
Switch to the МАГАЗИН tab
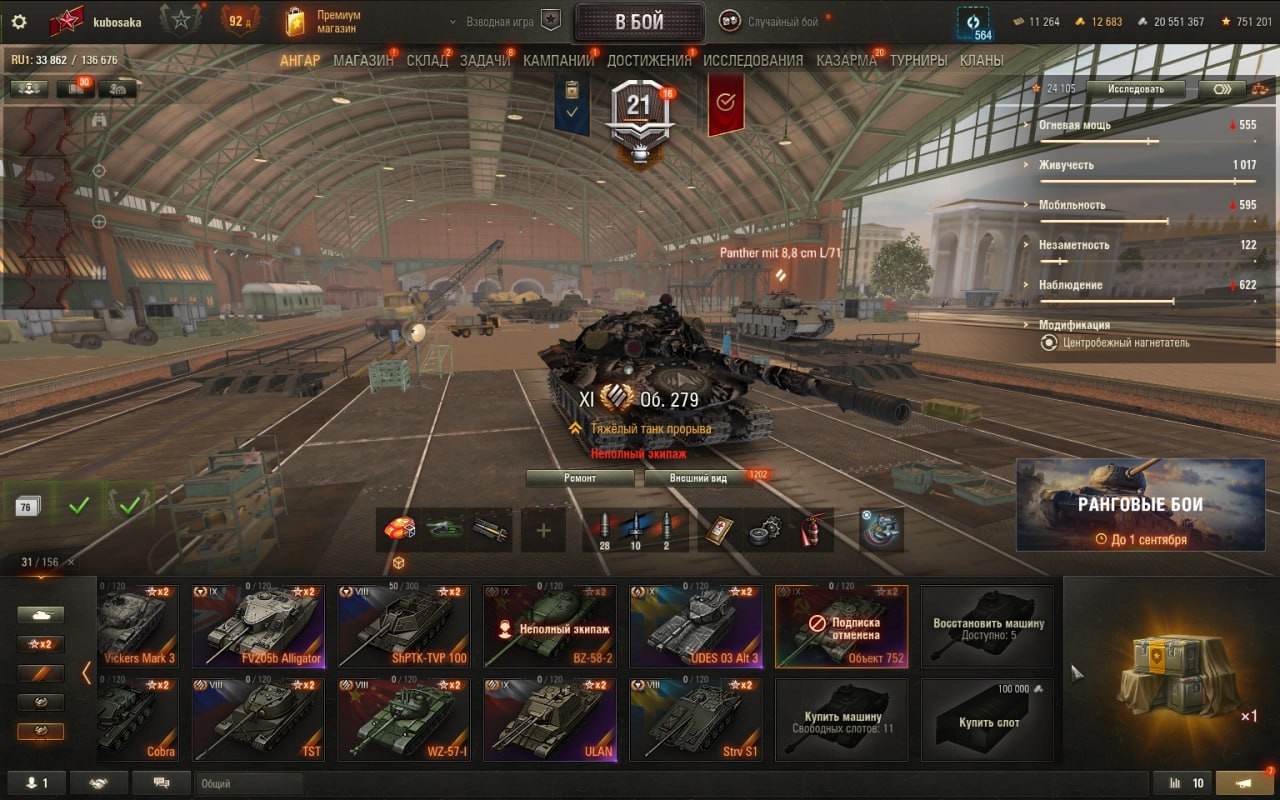363,61
